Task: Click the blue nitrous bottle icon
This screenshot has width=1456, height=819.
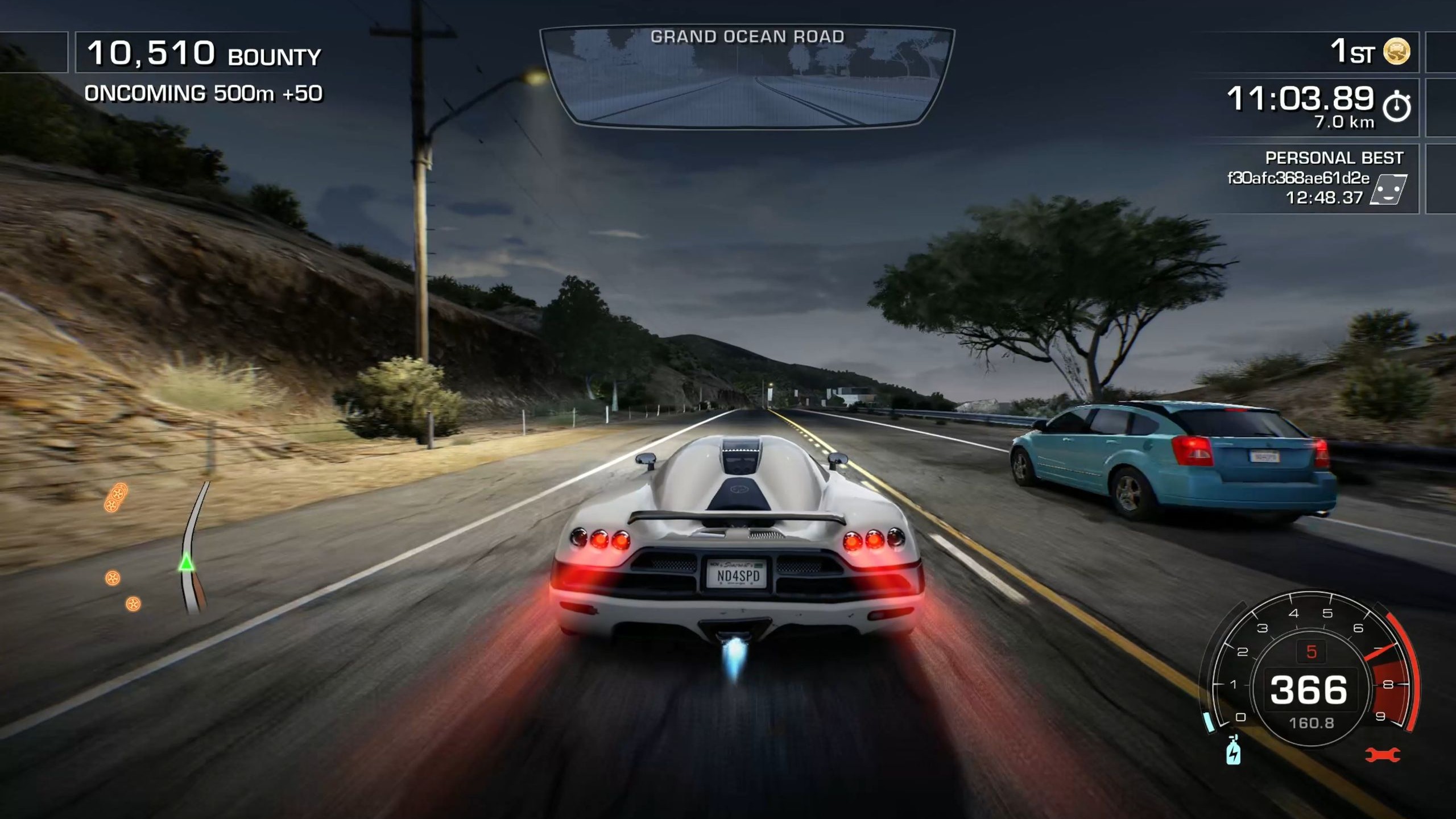Action: 1233,750
